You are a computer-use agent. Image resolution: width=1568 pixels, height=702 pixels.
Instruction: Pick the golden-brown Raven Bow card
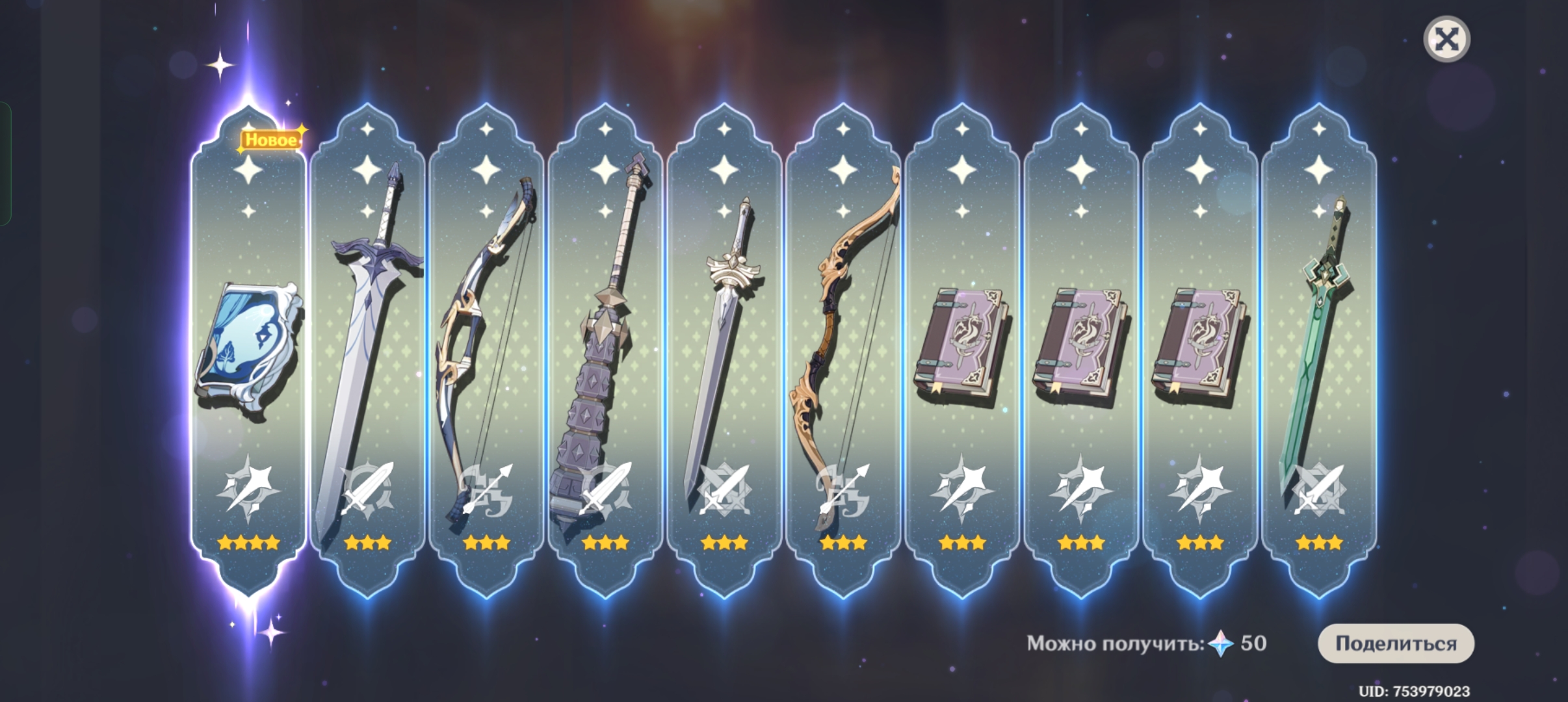(843, 351)
